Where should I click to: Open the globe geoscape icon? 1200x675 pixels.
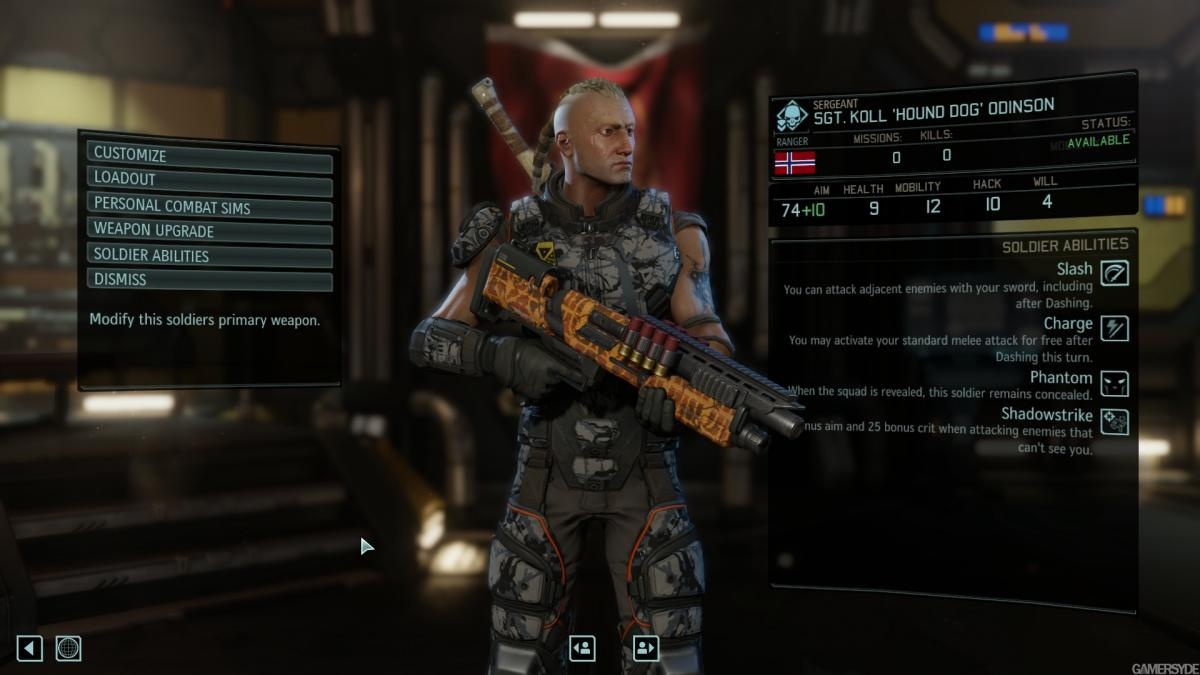68,648
